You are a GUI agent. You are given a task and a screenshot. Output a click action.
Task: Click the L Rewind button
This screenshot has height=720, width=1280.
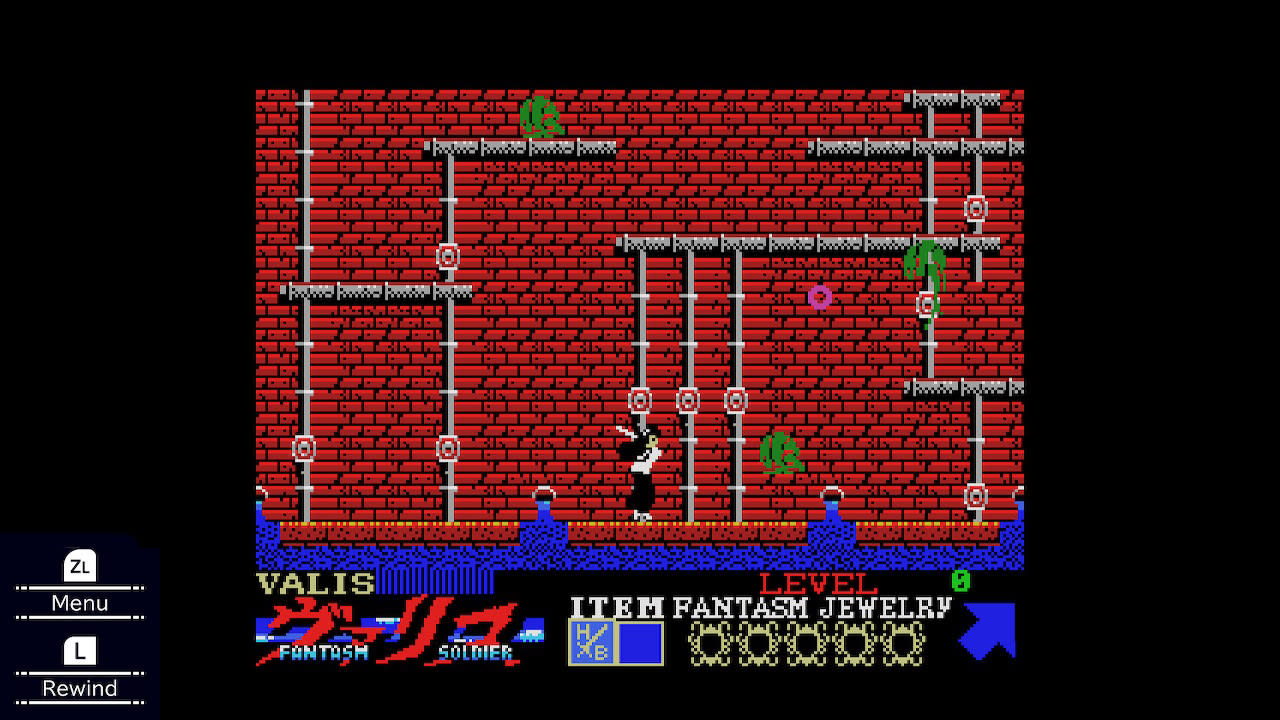coord(80,668)
